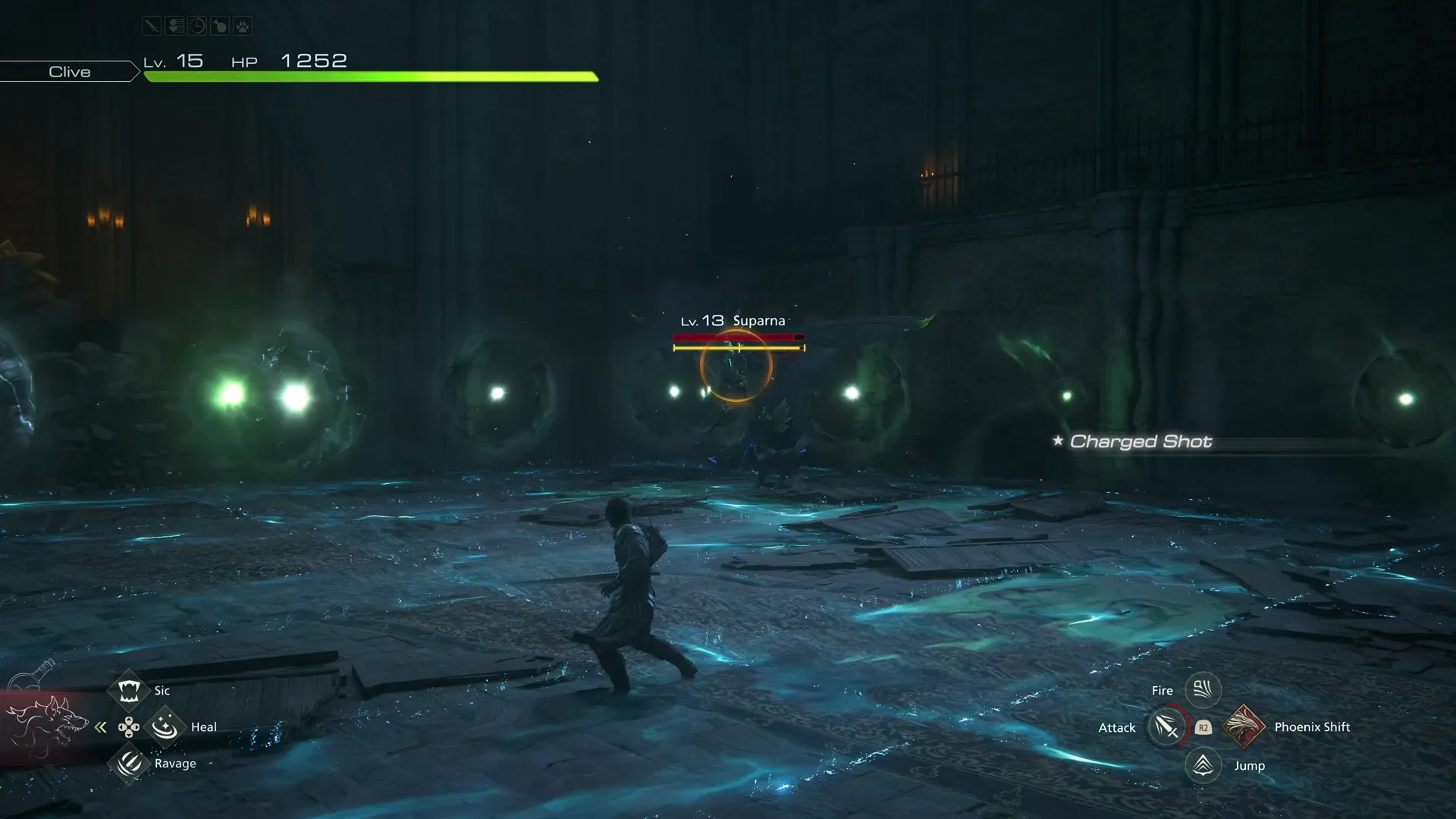The image size is (1456, 819).
Task: Select the Clive nameplate banner
Action: 69,71
